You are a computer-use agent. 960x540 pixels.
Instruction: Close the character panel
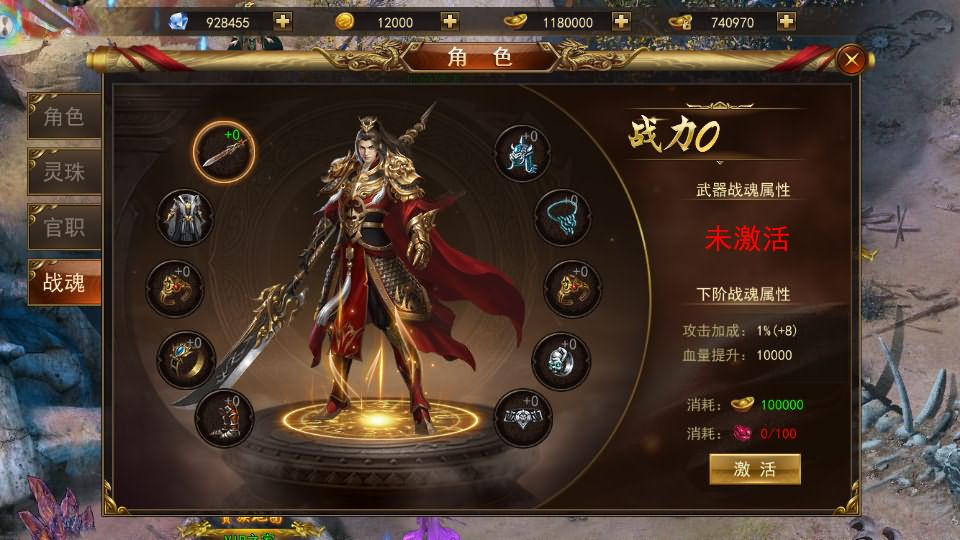[852, 60]
